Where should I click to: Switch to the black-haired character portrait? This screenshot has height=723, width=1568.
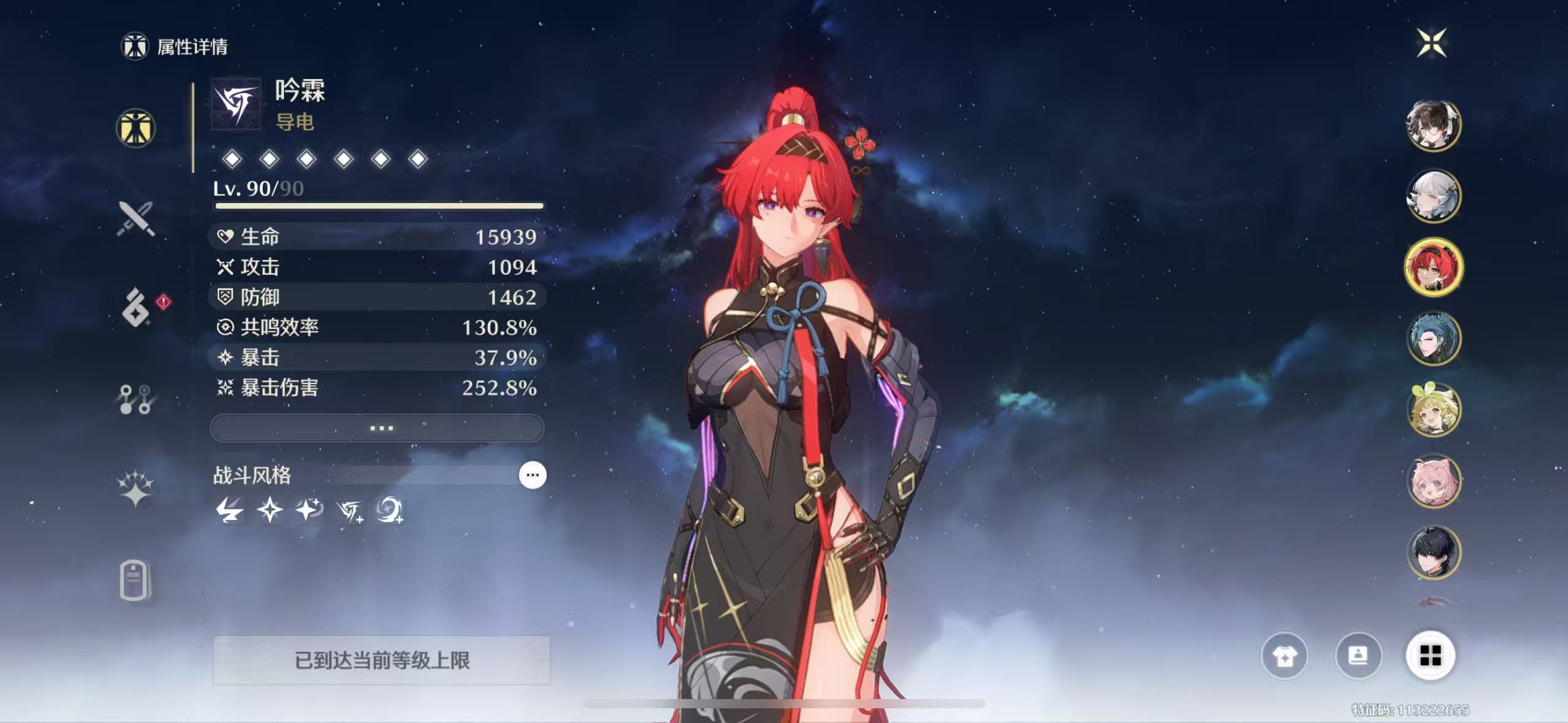pyautogui.click(x=1433, y=552)
